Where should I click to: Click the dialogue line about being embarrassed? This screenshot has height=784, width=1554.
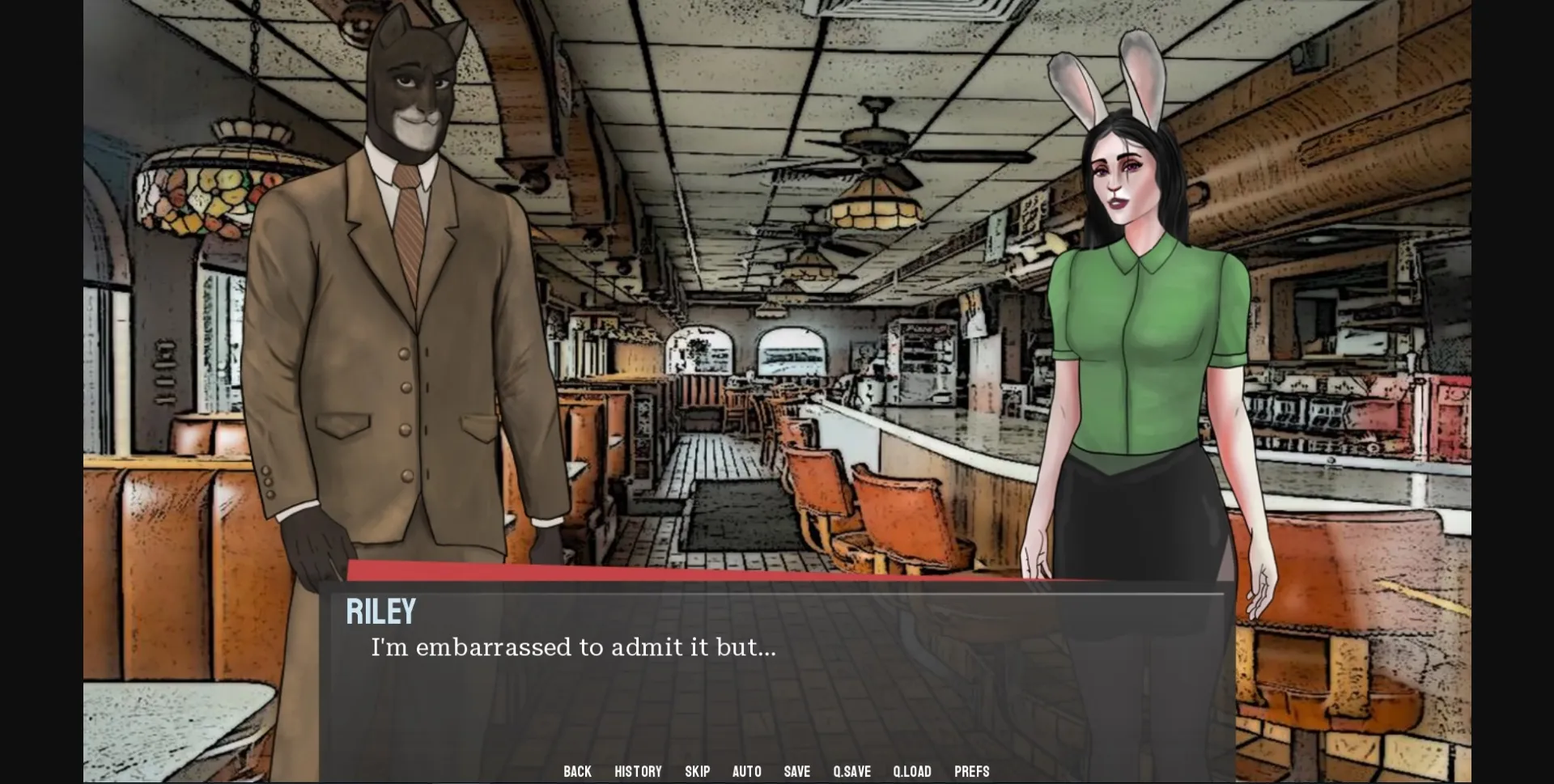pyautogui.click(x=572, y=646)
